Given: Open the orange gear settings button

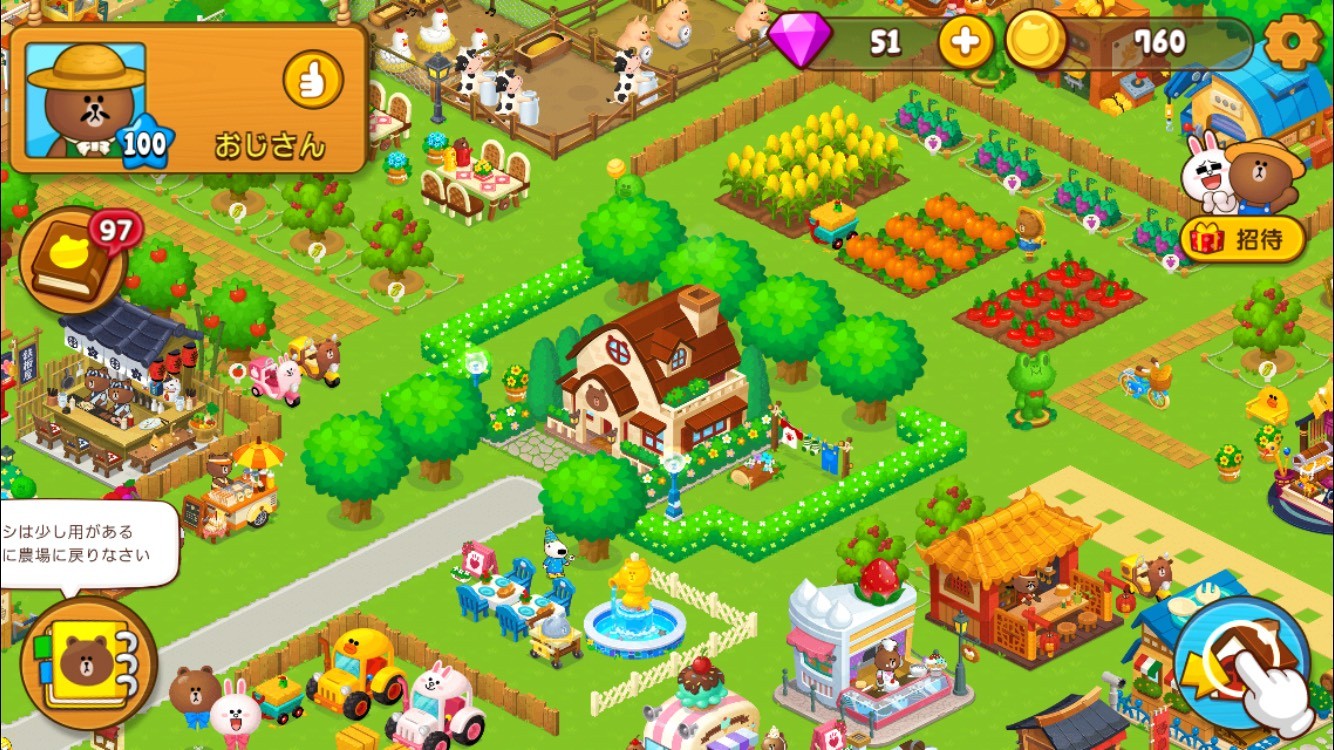Looking at the screenshot, I should [1293, 43].
